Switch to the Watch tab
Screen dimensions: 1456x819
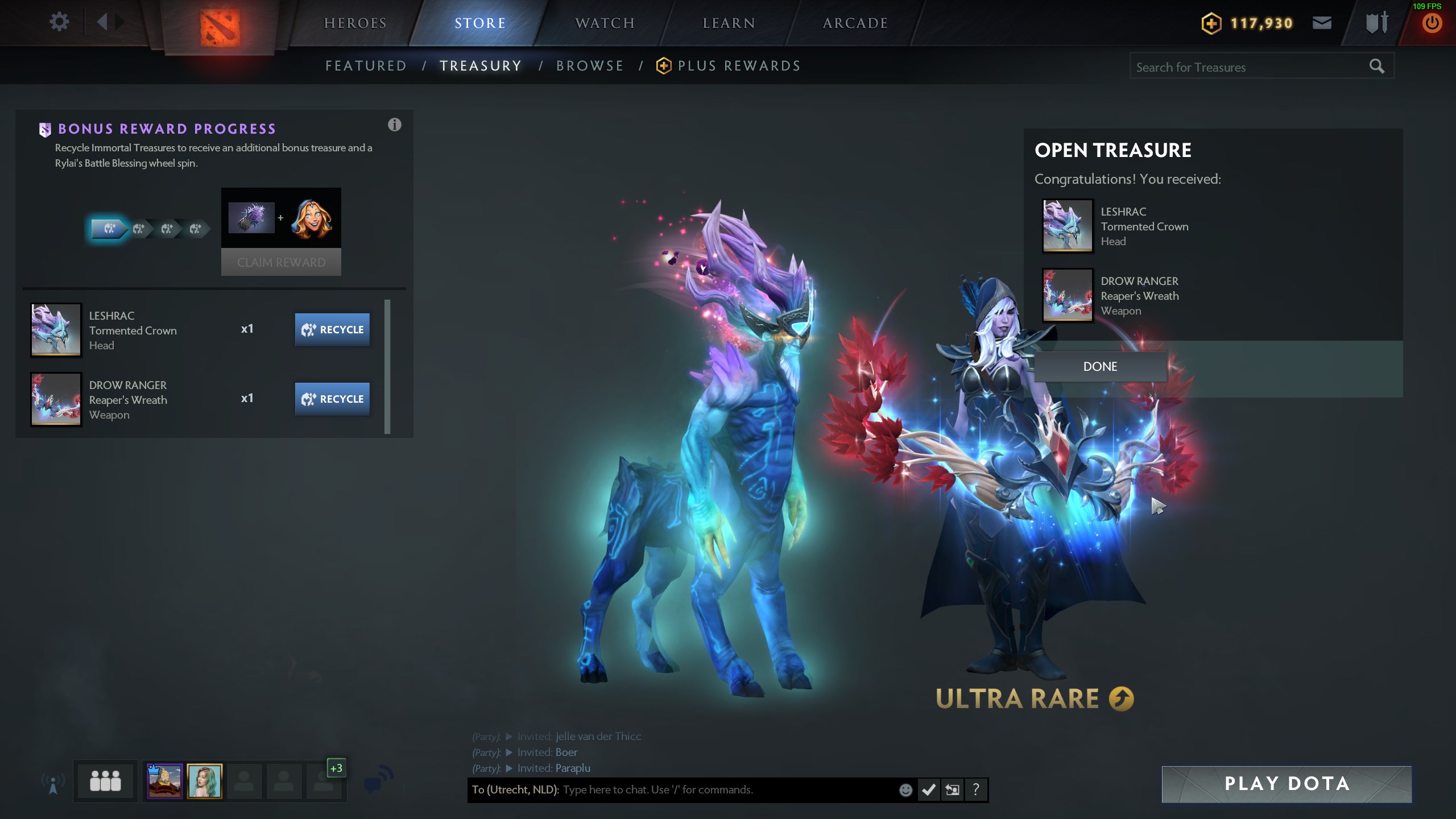point(605,23)
